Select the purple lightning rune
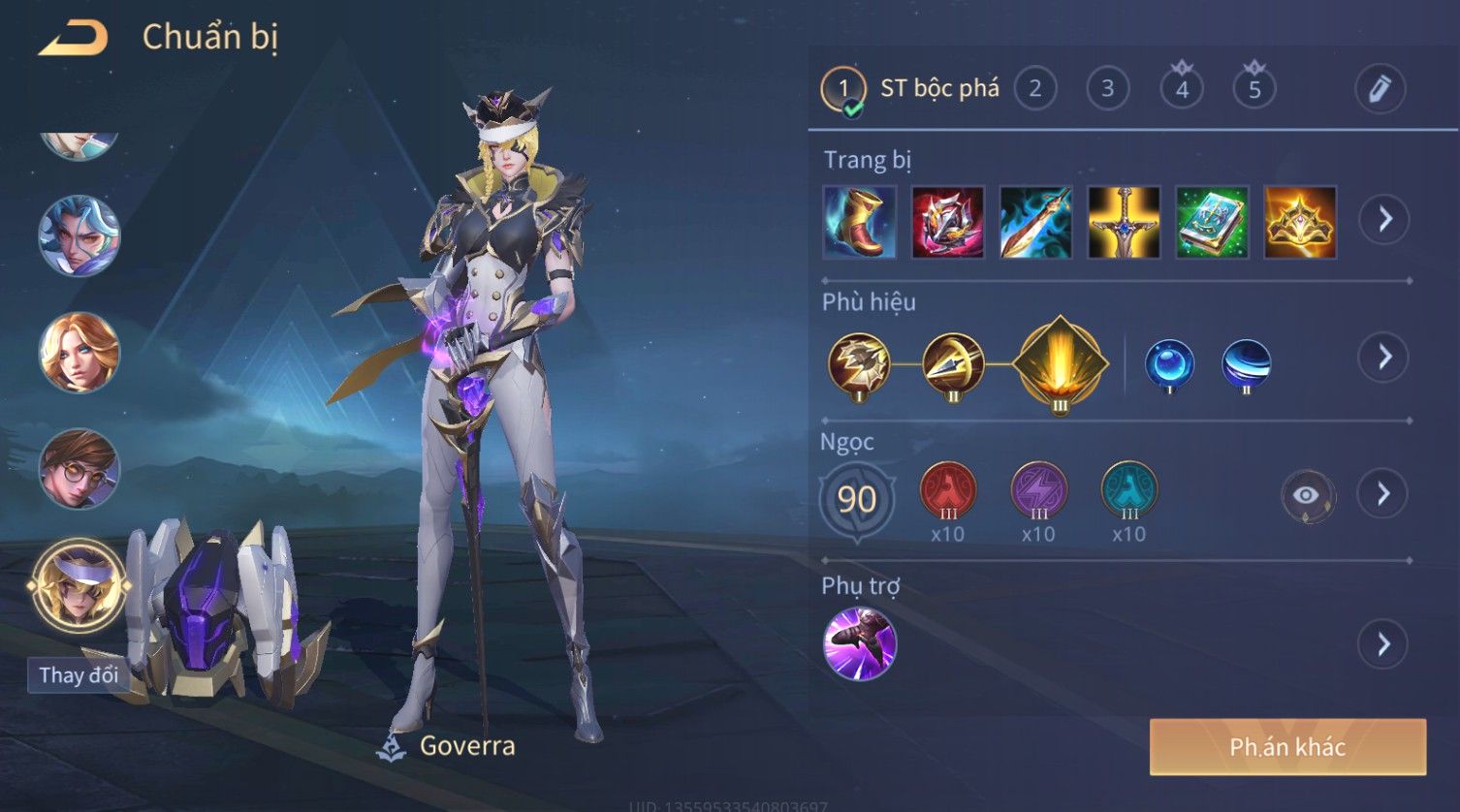Image resolution: width=1460 pixels, height=812 pixels. pyautogui.click(x=1038, y=490)
